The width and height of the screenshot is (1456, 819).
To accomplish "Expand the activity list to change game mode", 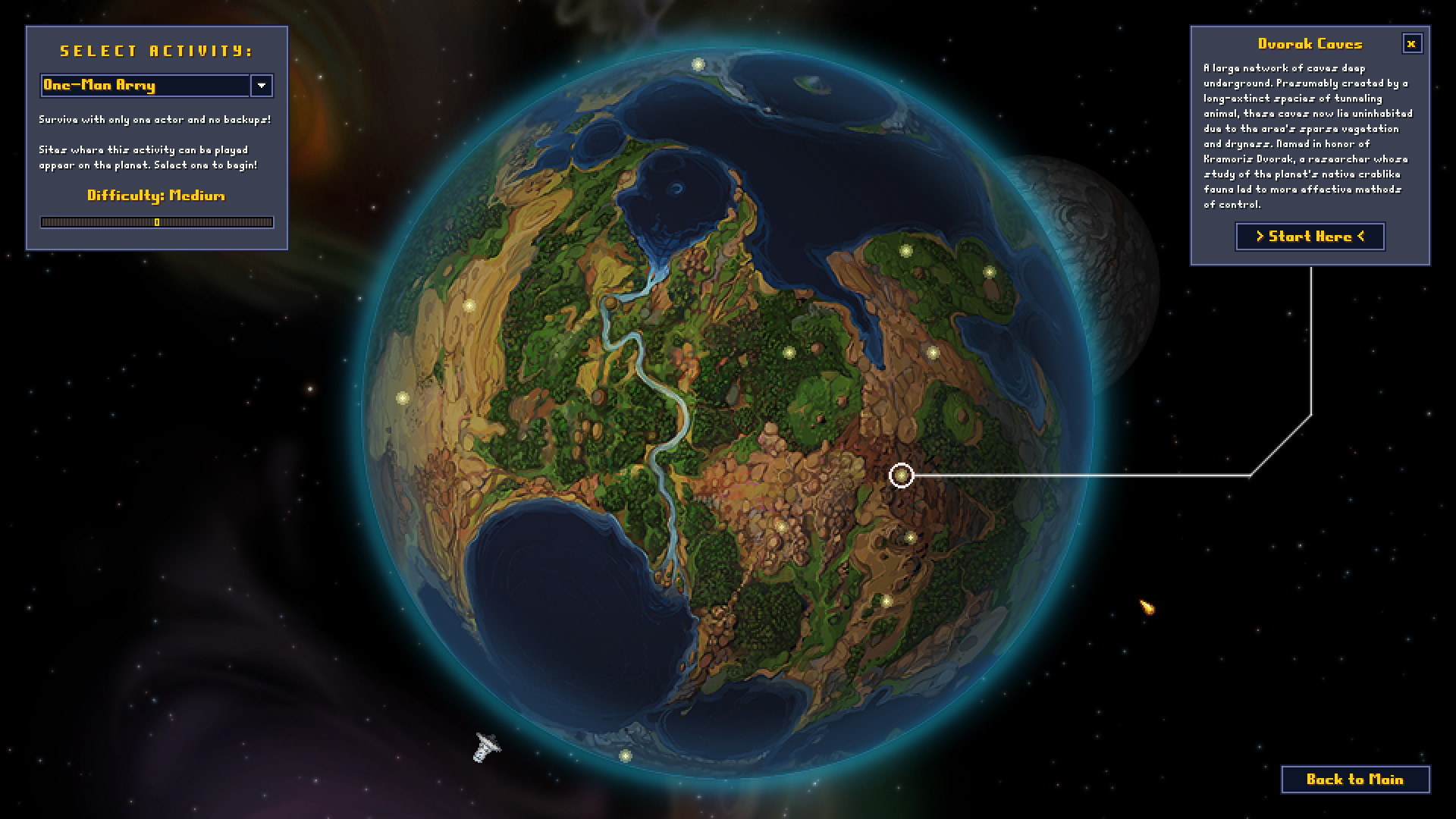I will pyautogui.click(x=261, y=86).
